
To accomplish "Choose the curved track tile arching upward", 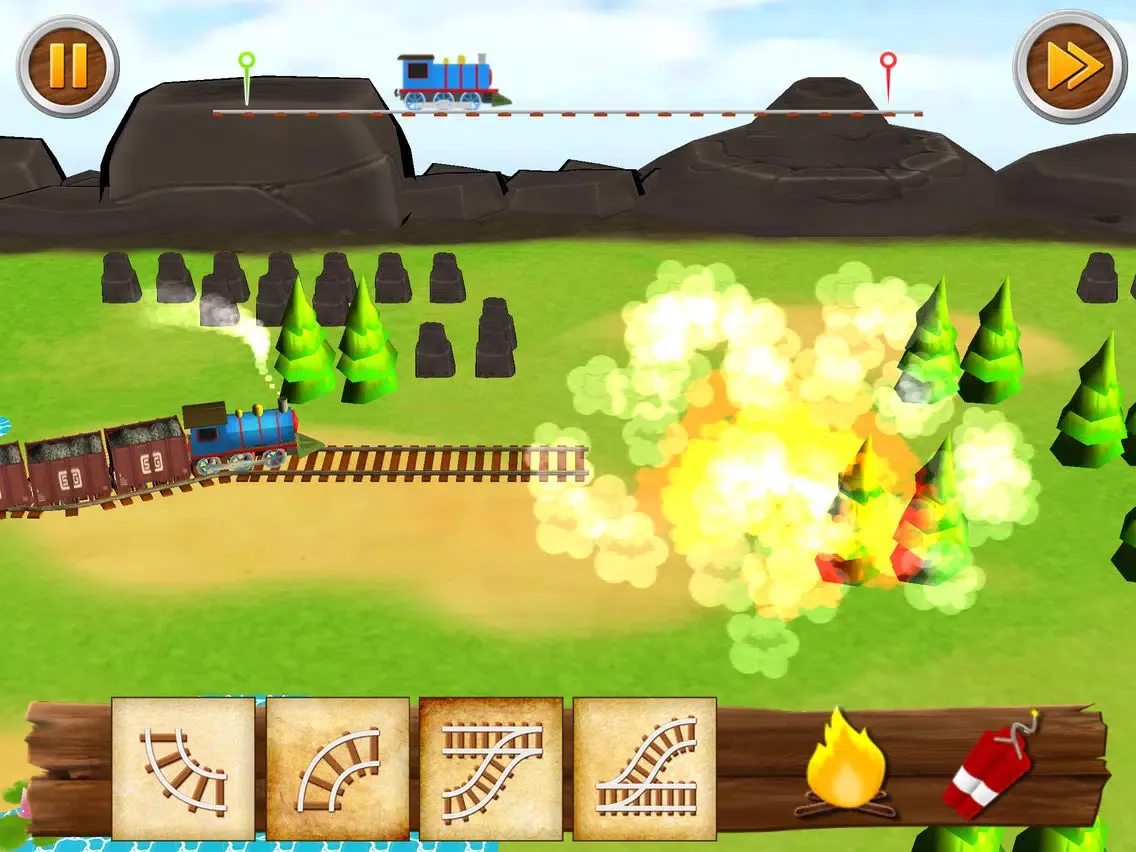I will point(338,768).
